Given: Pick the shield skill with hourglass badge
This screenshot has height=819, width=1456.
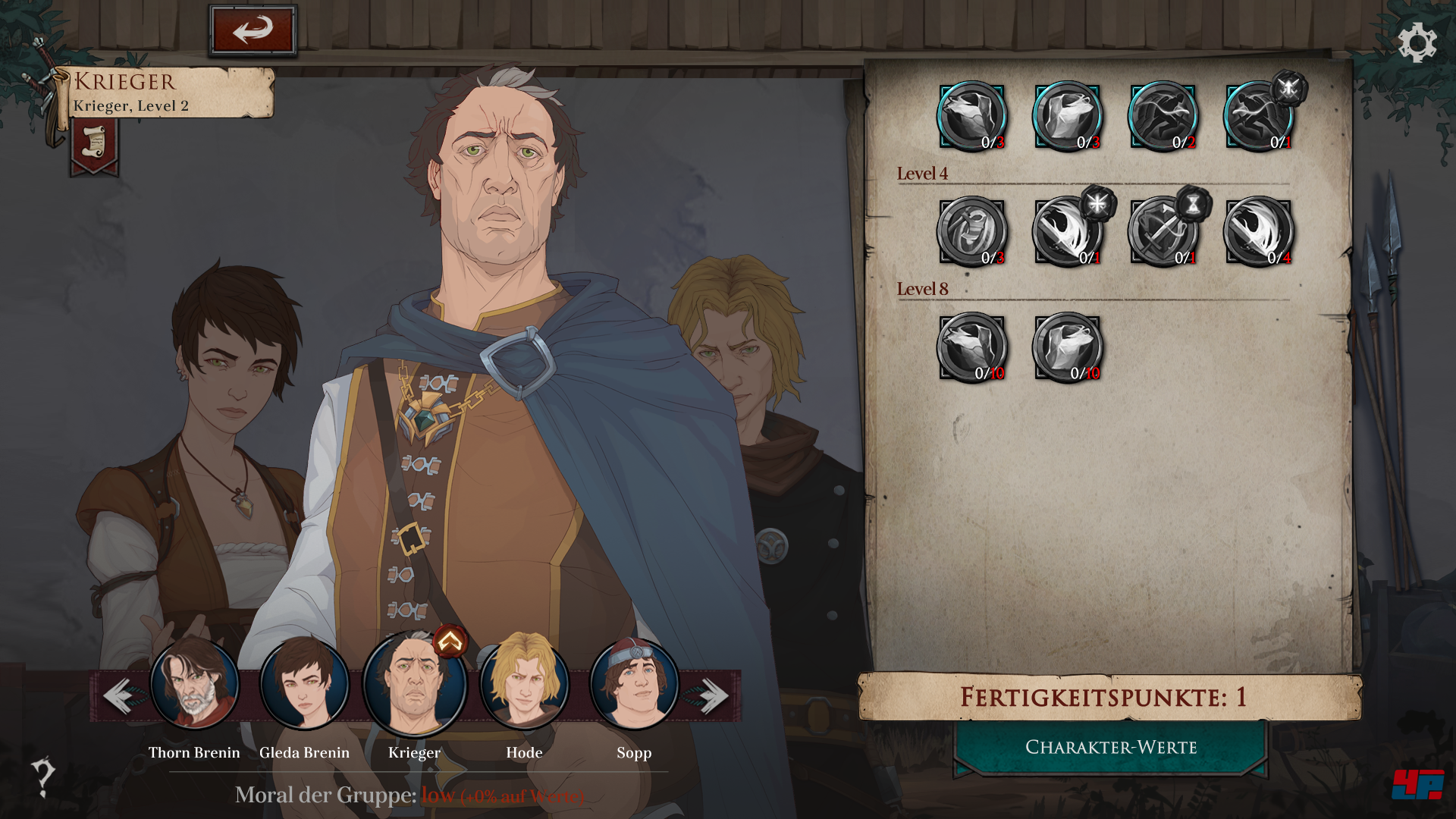Looking at the screenshot, I should pos(1163,232).
